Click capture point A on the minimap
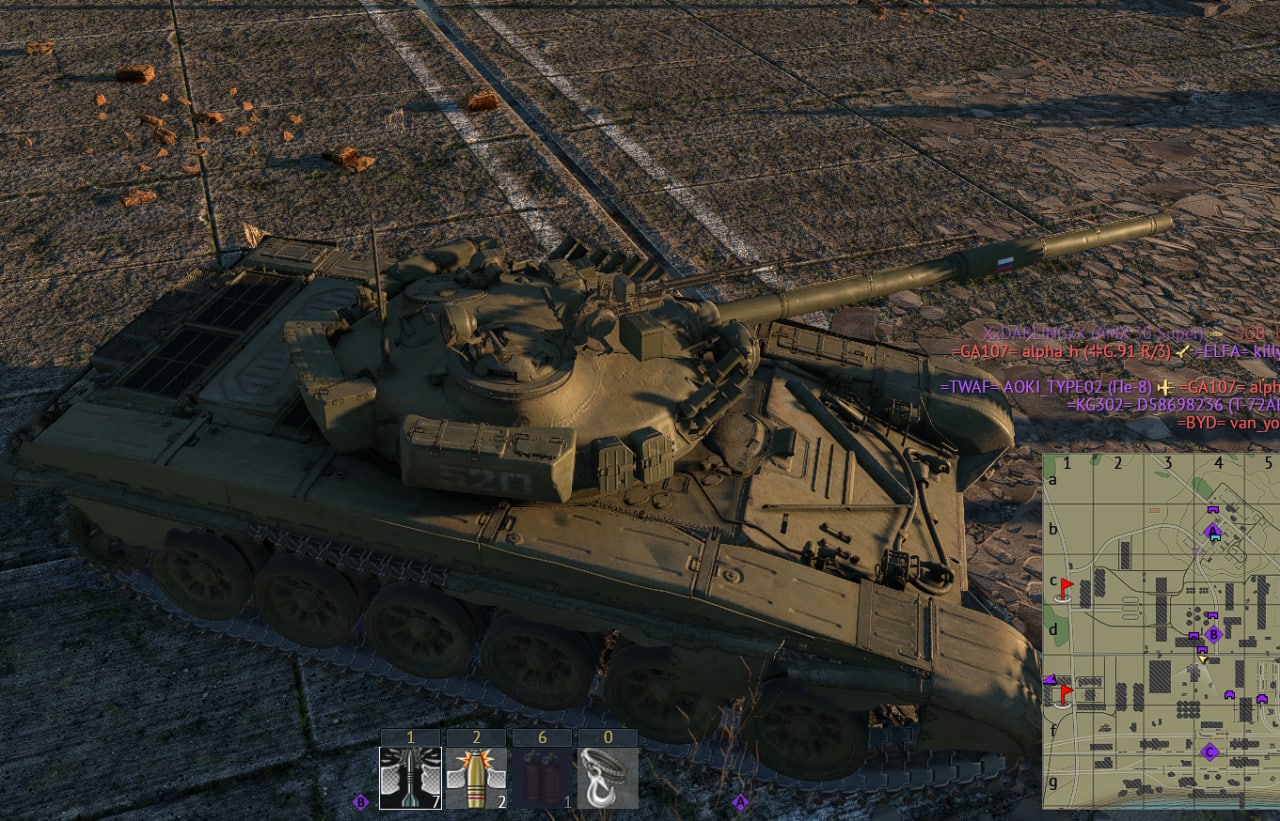The height and width of the screenshot is (821, 1280). pos(1213,530)
